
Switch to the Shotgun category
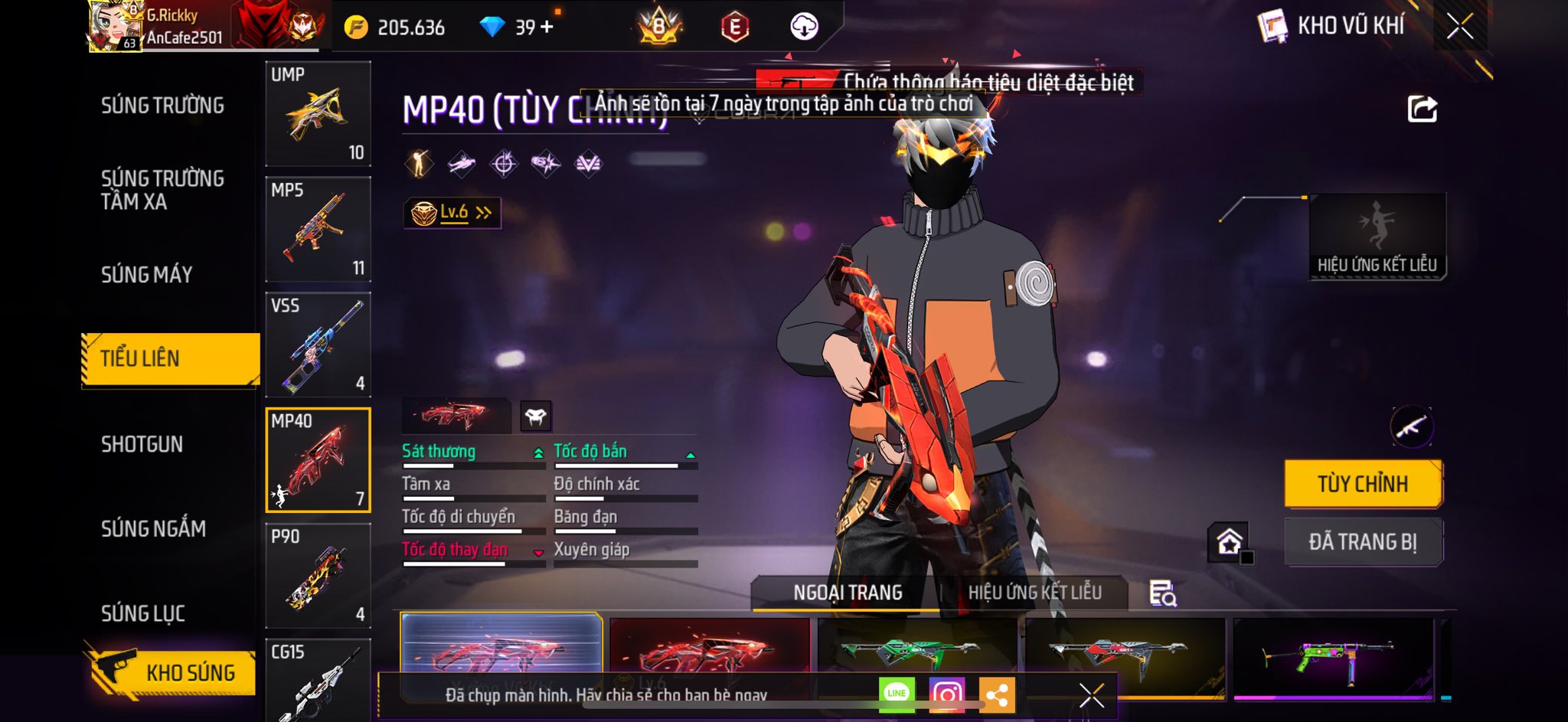click(x=142, y=444)
